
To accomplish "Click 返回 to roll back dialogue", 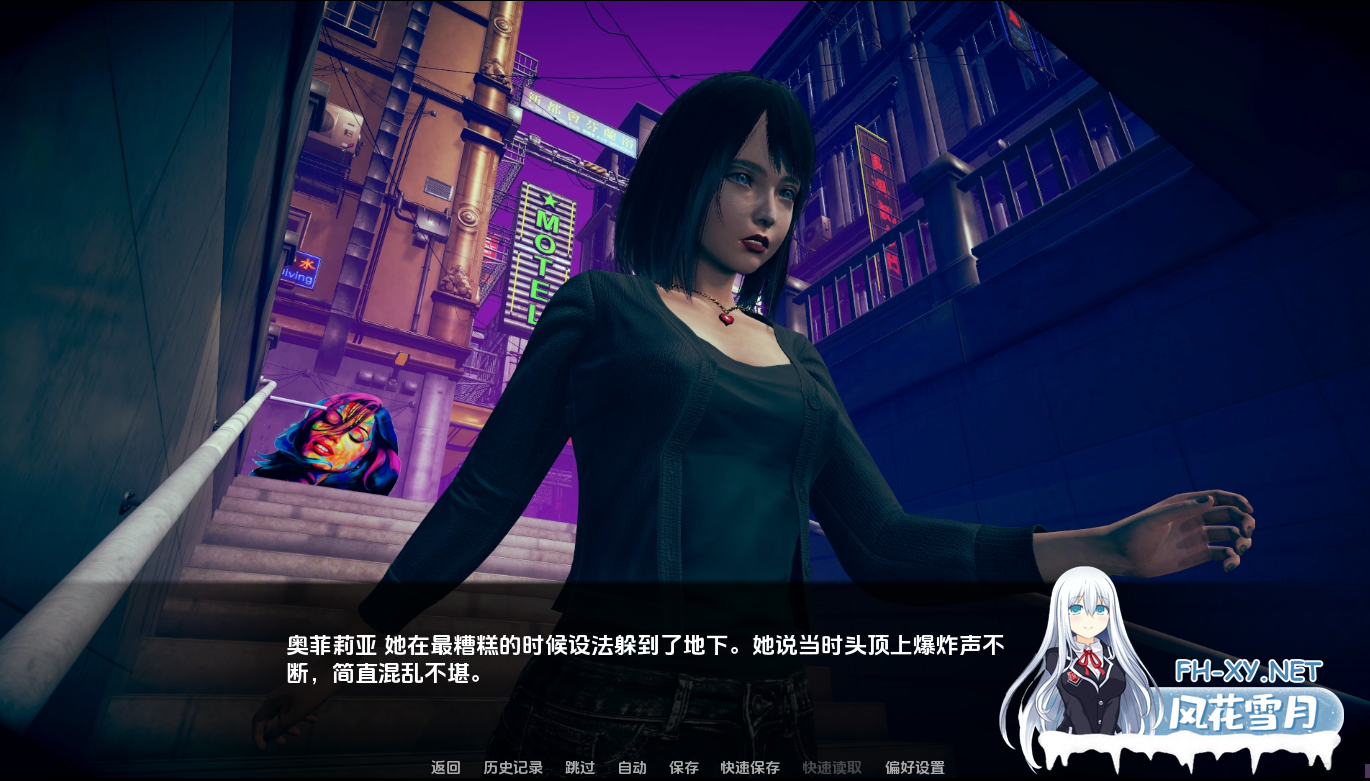I will tap(443, 768).
